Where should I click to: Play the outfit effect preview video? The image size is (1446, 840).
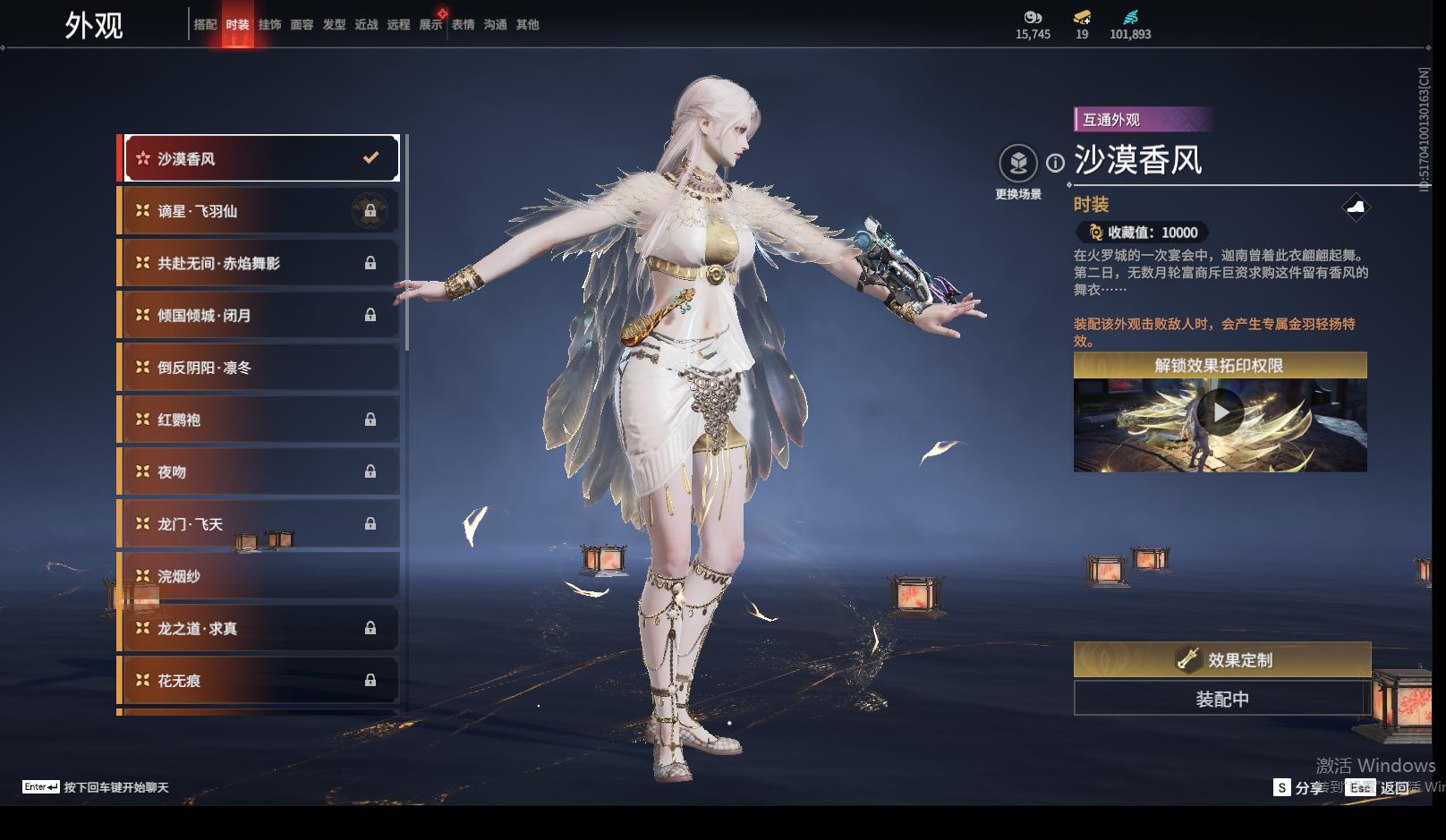(x=1221, y=412)
